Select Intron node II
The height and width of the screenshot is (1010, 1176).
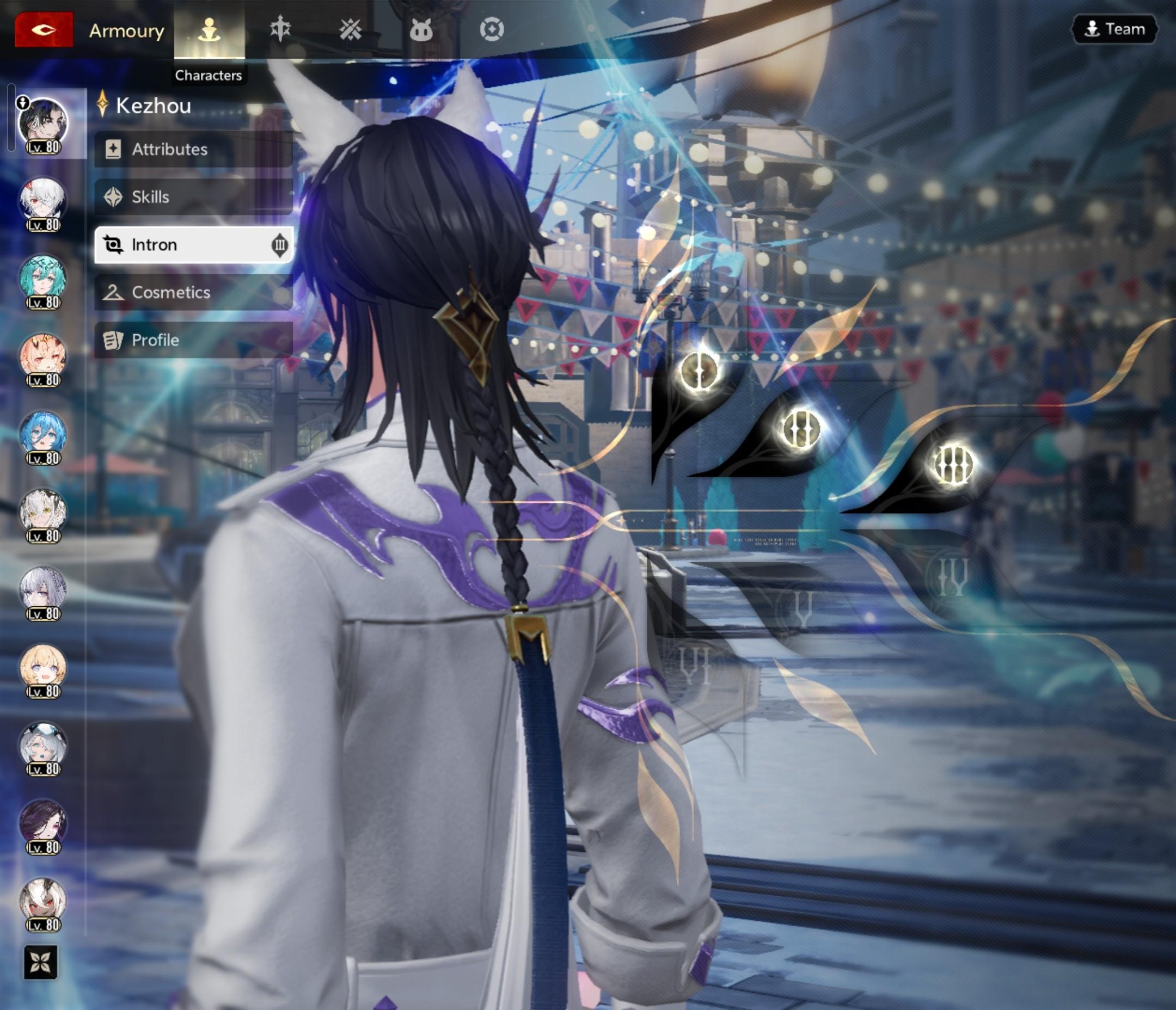point(800,429)
